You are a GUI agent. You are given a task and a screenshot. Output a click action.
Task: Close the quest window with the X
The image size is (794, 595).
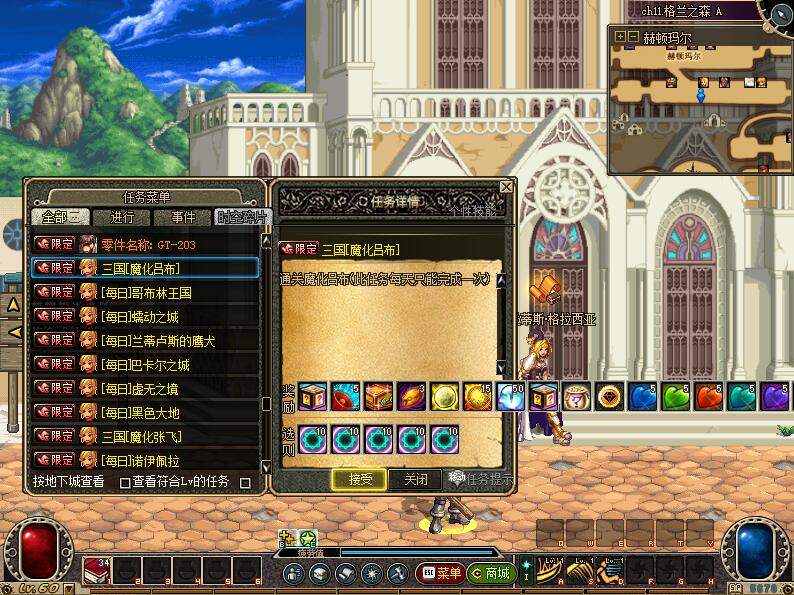pyautogui.click(x=506, y=187)
